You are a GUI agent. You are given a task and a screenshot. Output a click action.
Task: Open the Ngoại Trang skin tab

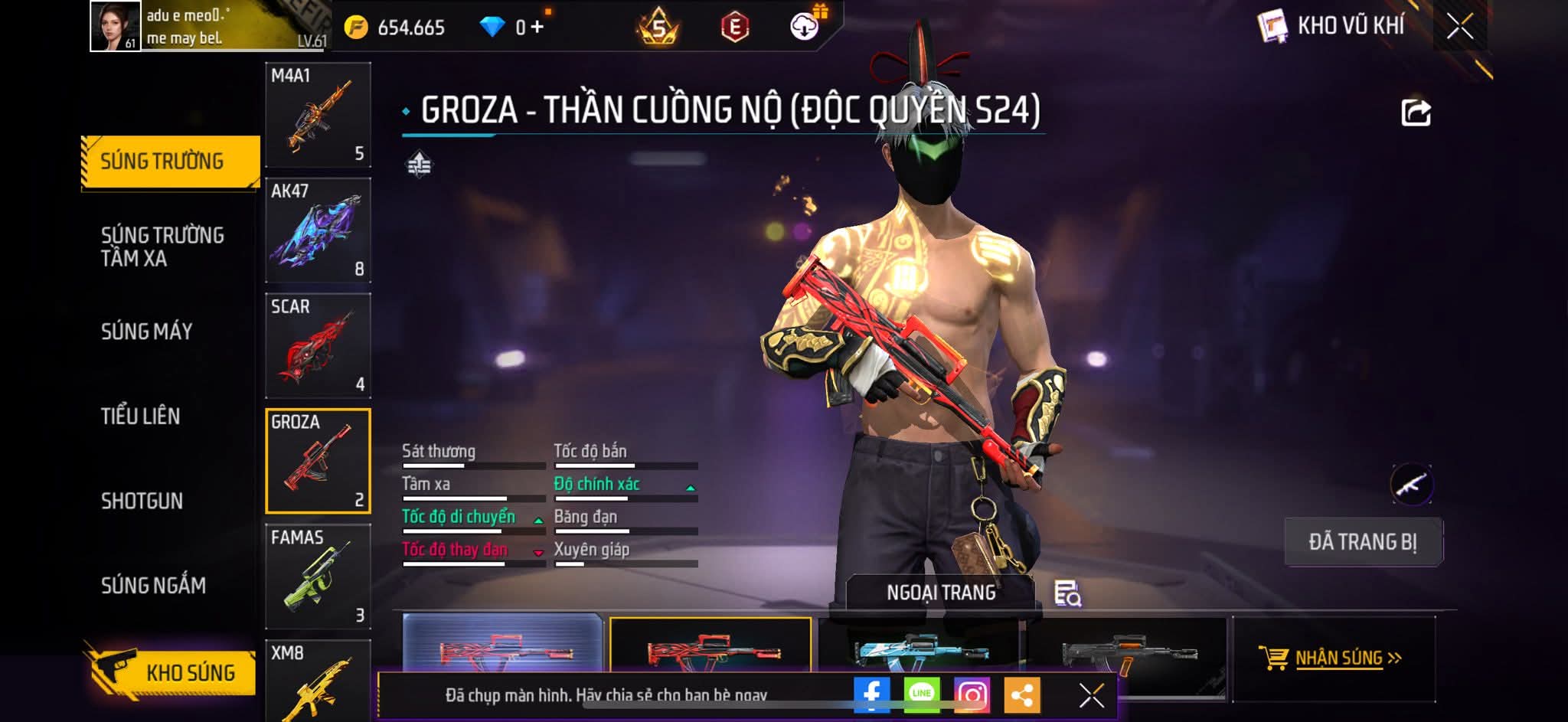pyautogui.click(x=941, y=593)
